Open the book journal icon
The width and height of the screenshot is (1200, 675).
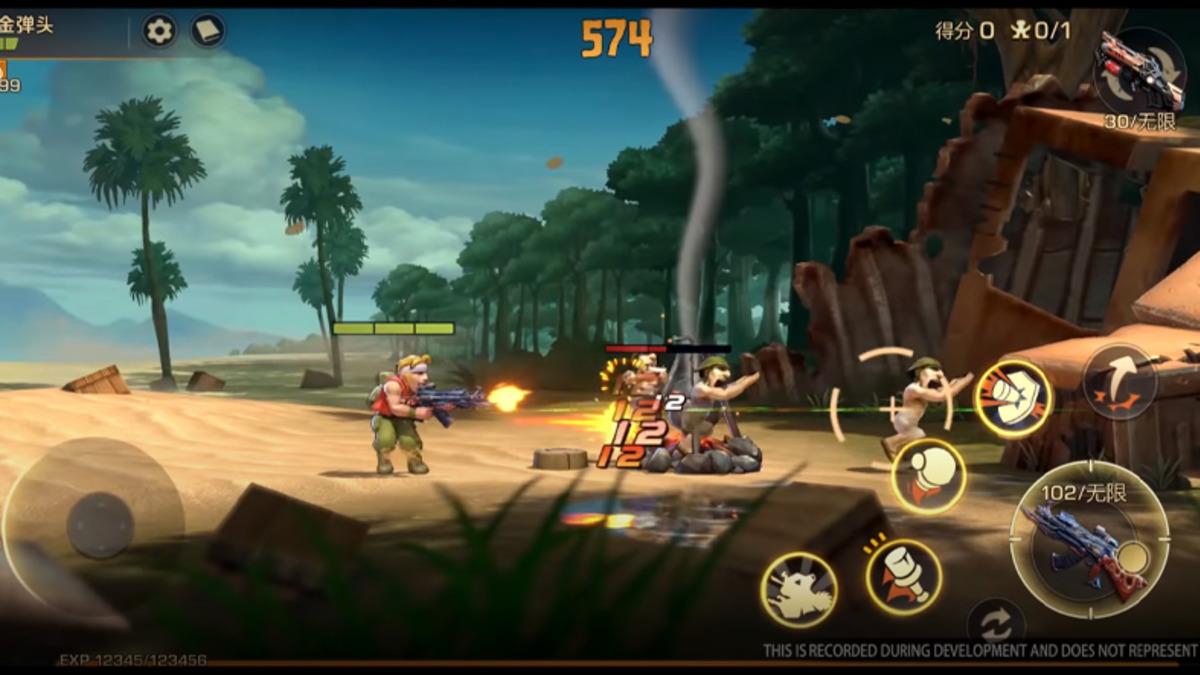[208, 31]
